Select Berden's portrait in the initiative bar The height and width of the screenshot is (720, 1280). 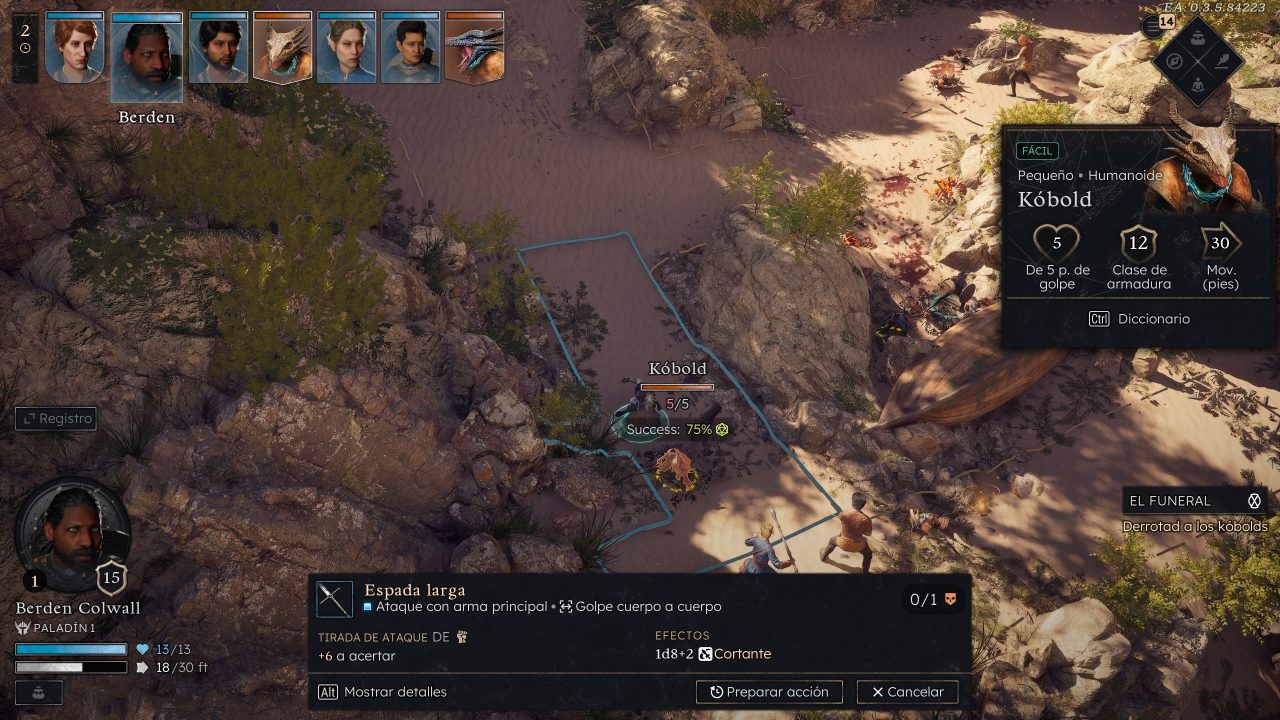pyautogui.click(x=147, y=57)
